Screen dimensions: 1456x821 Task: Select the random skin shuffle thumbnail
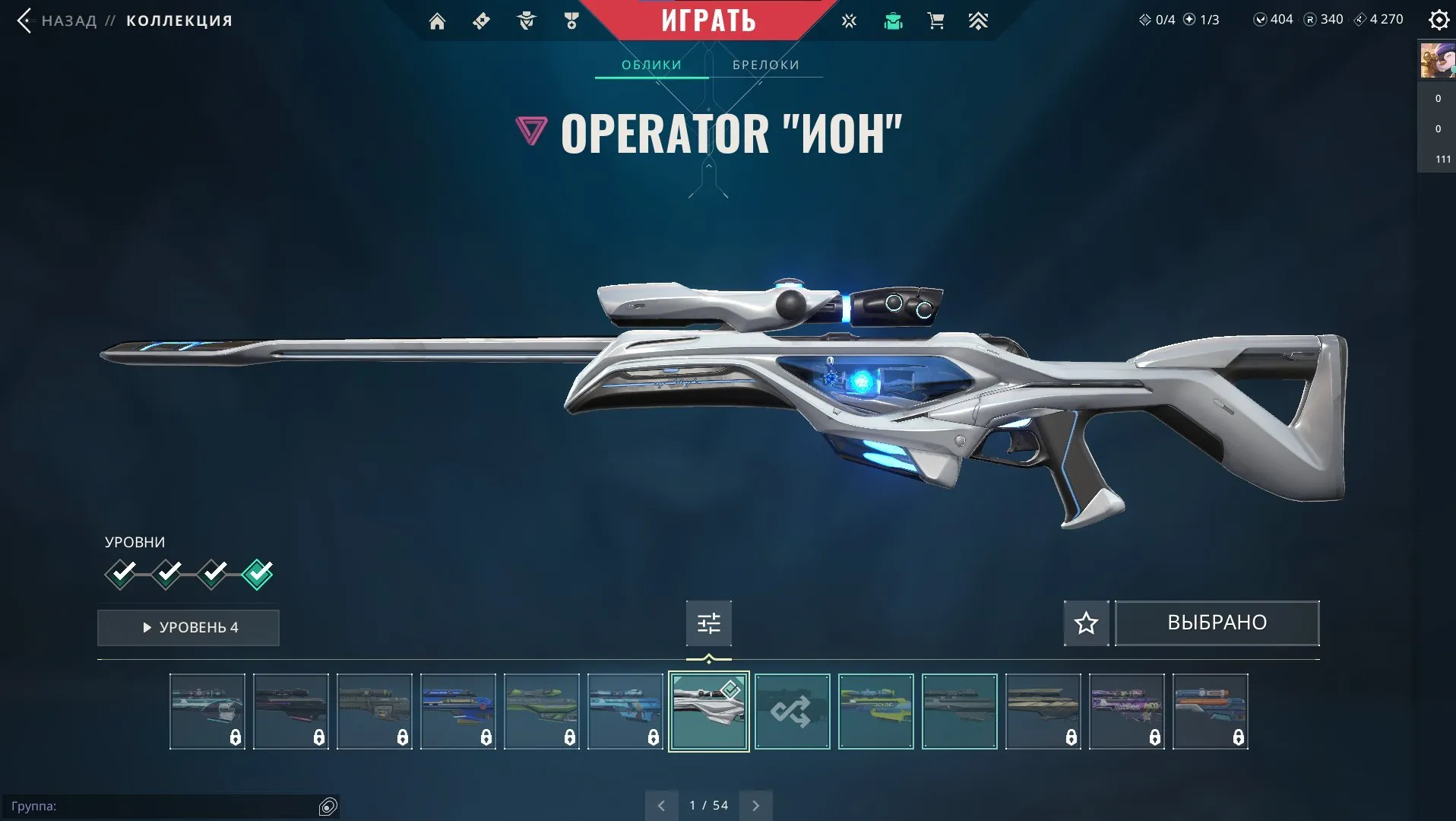[792, 712]
